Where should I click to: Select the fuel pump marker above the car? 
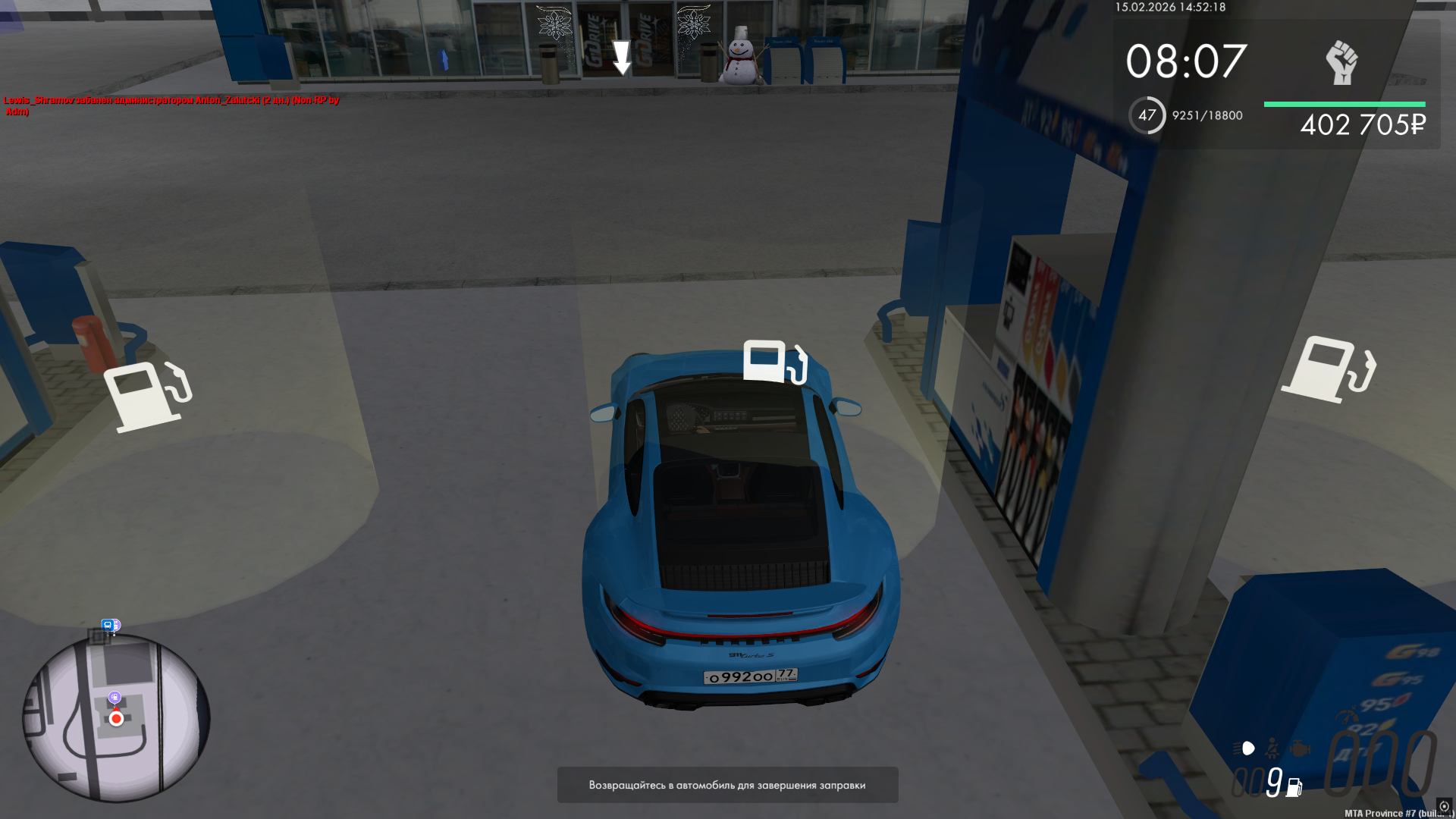point(774,362)
